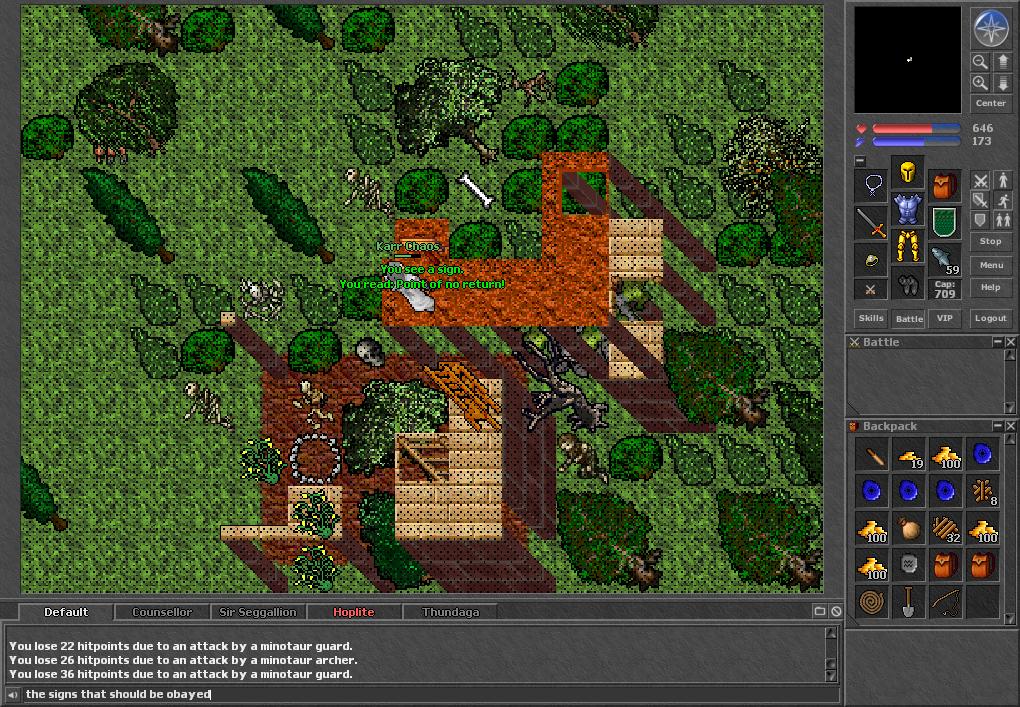
Task: Select the golden helmet equipment slot
Action: pyautogui.click(x=908, y=174)
